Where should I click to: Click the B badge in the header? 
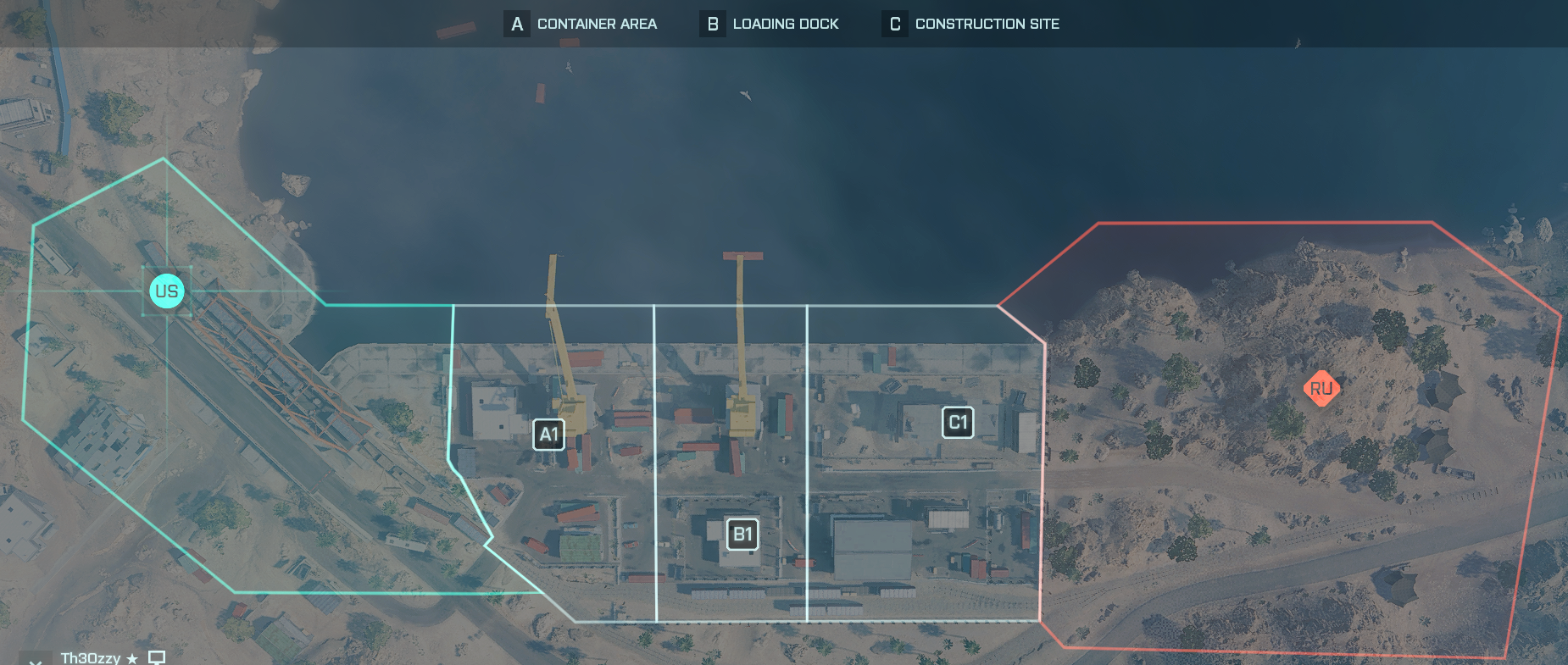pyautogui.click(x=713, y=24)
